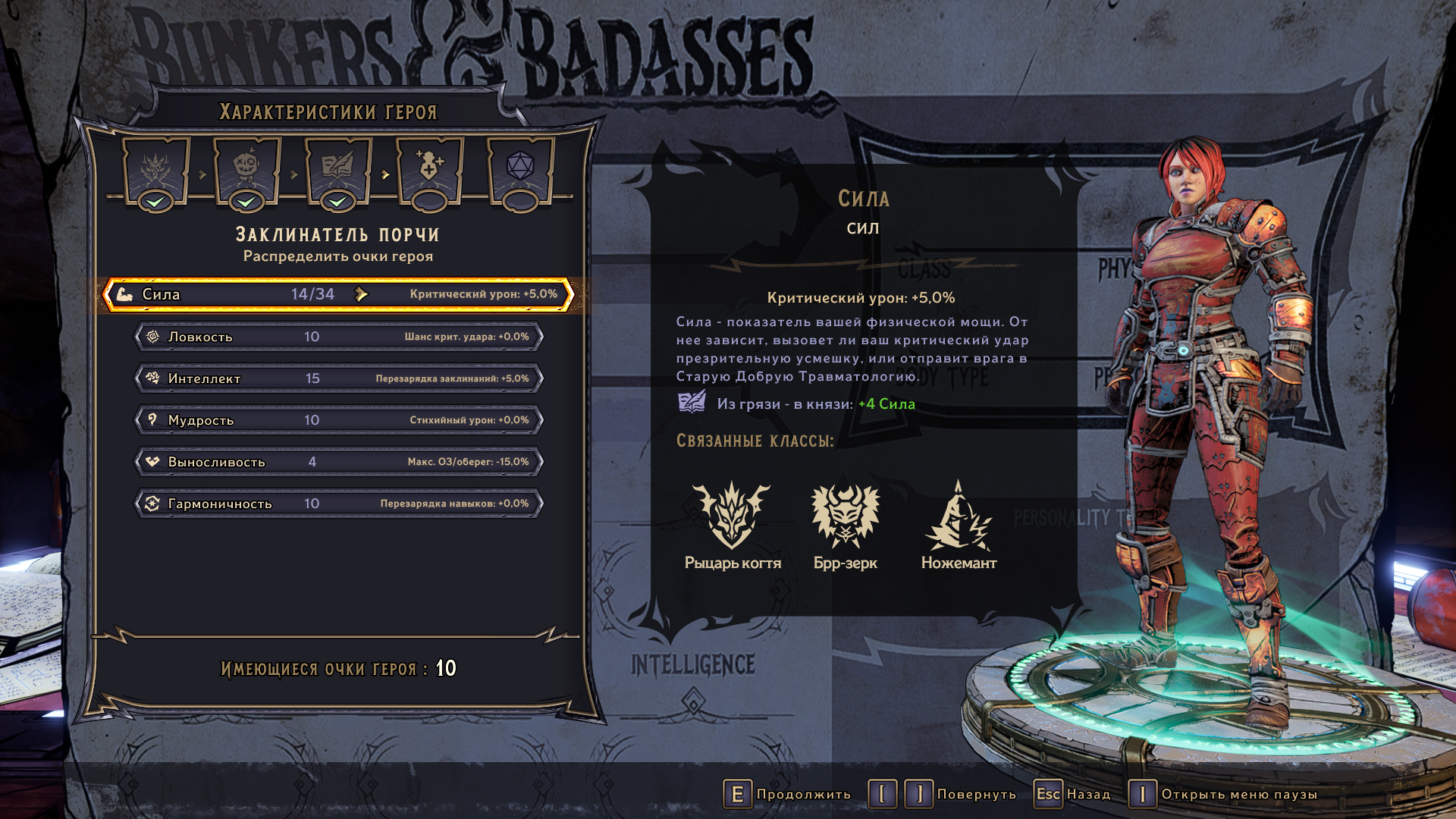1456x819 pixels.
Task: Pick the Выносливость stat row
Action: tap(338, 462)
